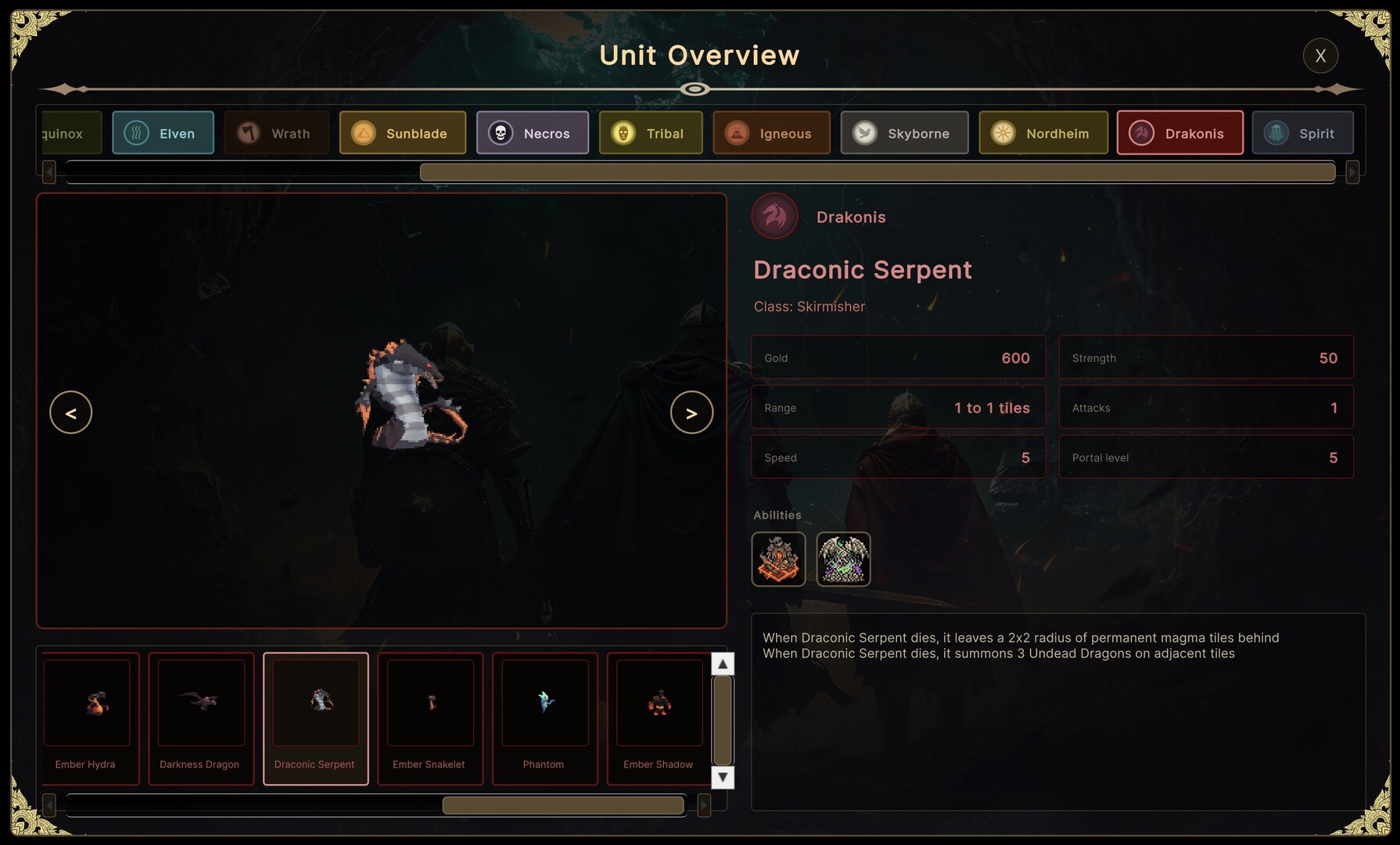Click the down arrow on the unit list scrollbar
Screen dimensions: 1400x845
723,778
